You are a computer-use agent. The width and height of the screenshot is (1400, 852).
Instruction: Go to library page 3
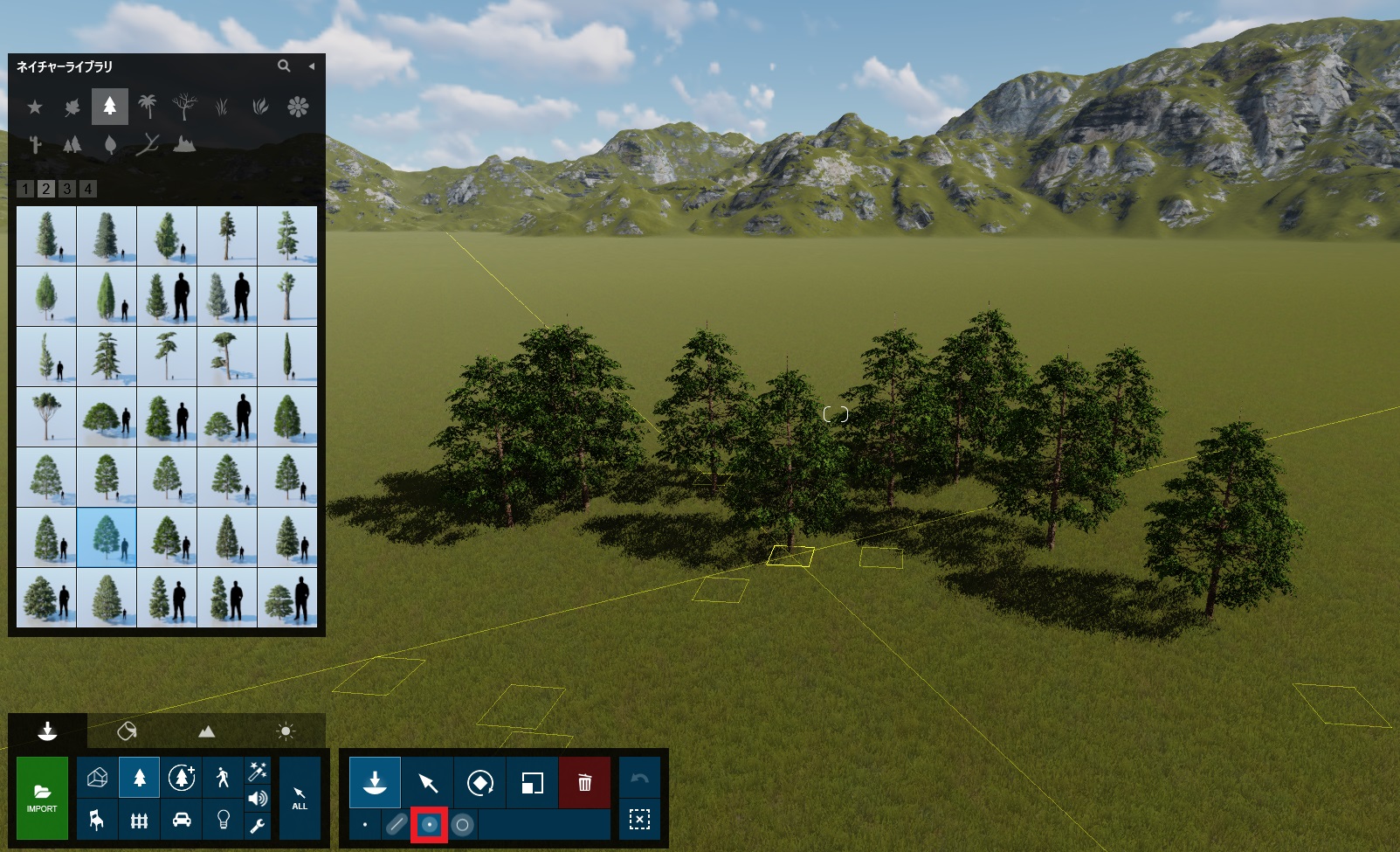coord(66,189)
